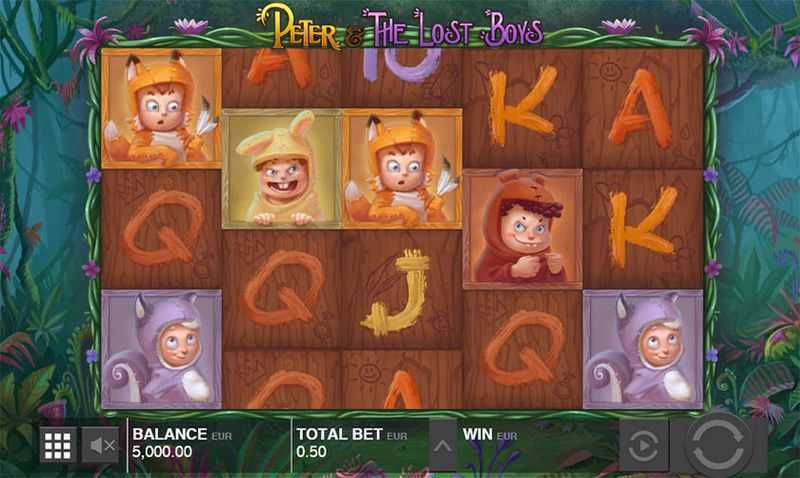The image size is (800, 478).
Task: Start autoplay with the small play button
Action: (643, 445)
